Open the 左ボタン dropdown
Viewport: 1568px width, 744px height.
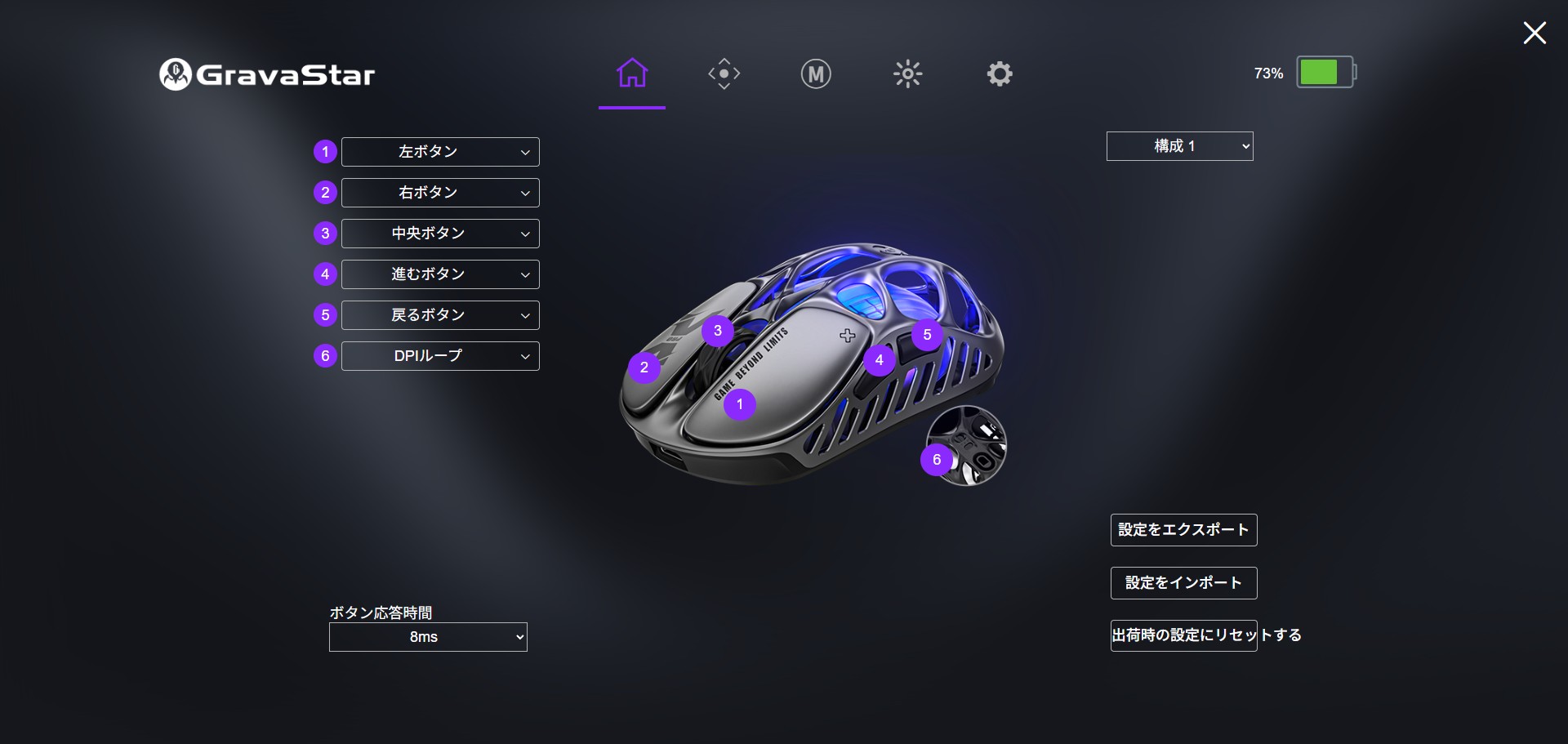(x=440, y=152)
